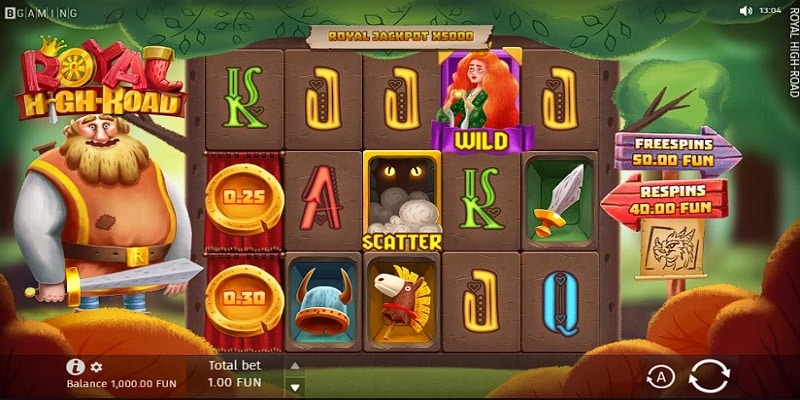Increase the total bet with the up arrow
Screen dimensions: 800x400
click(x=294, y=366)
